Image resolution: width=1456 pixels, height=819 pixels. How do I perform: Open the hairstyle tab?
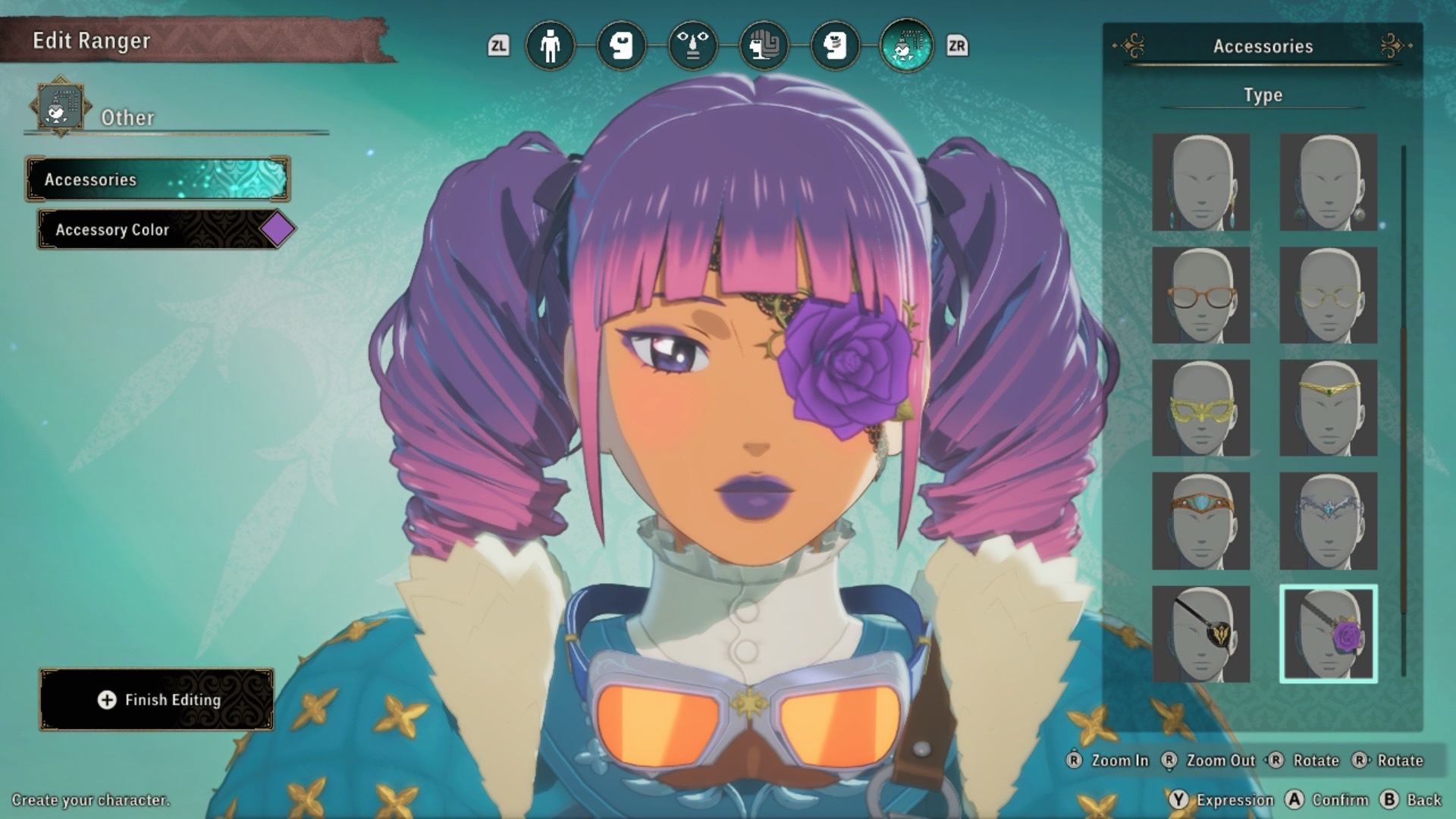[x=764, y=46]
